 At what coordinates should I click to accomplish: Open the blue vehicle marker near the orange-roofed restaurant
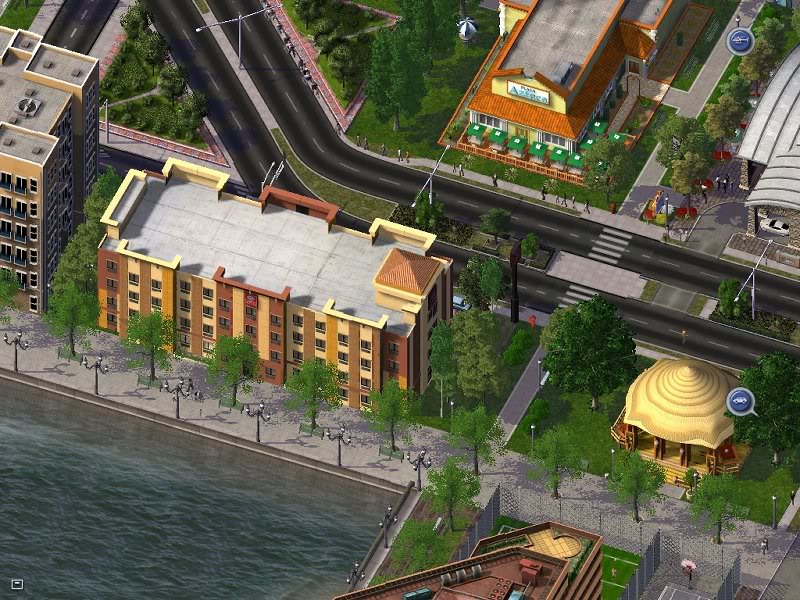pyautogui.click(x=738, y=41)
